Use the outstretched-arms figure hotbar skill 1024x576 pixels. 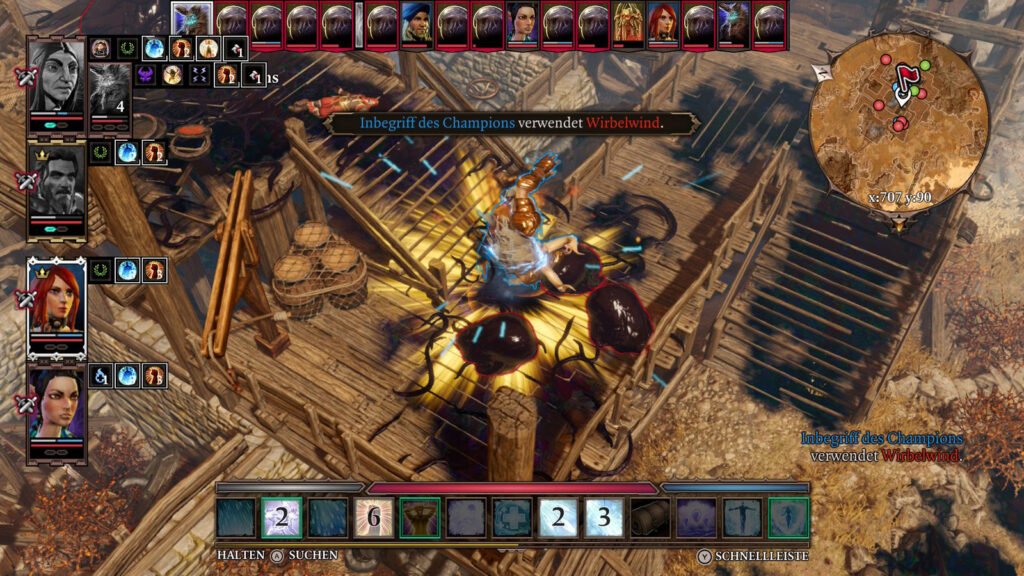click(743, 518)
